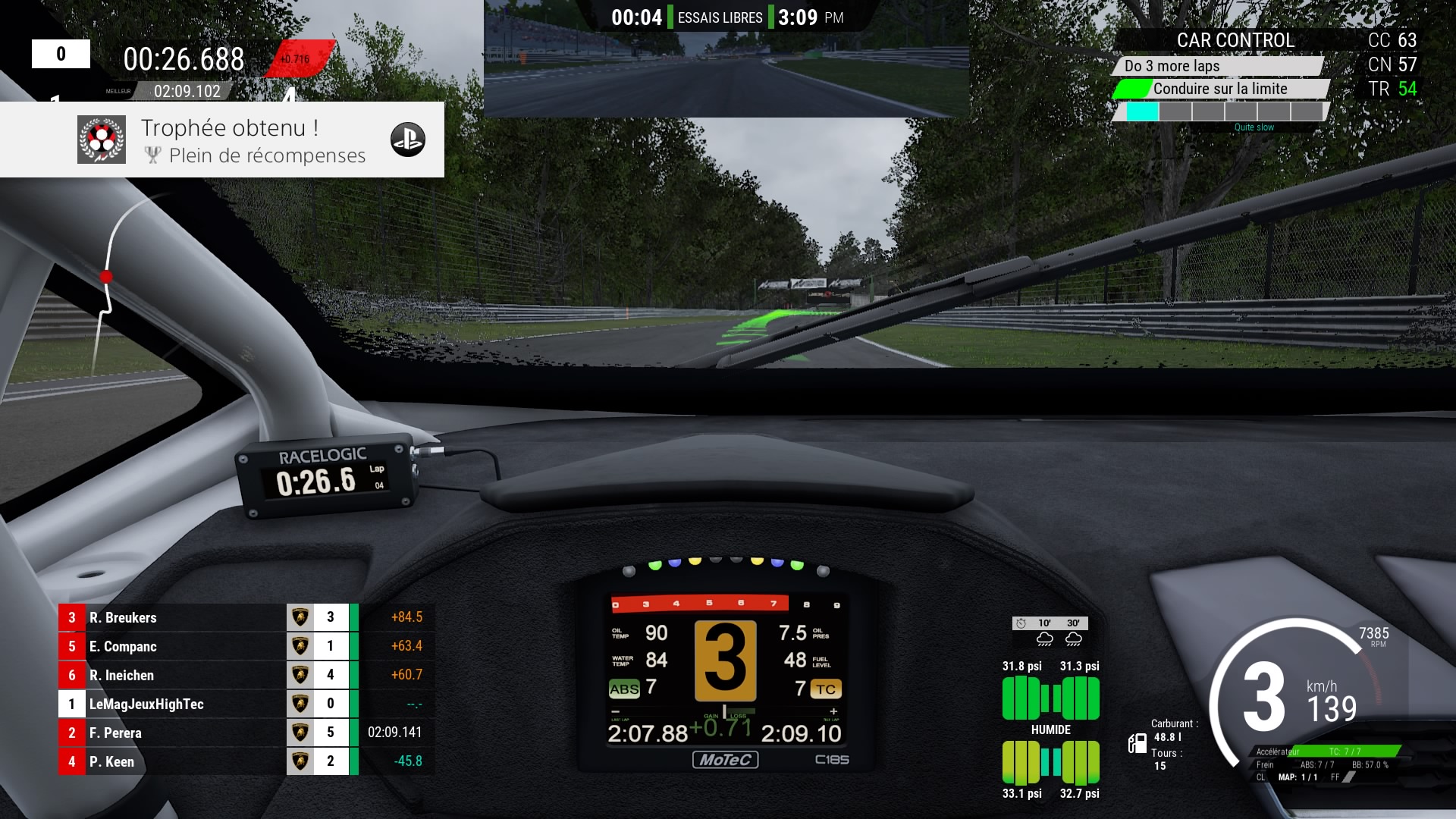Click the 30-minute weather forecast icon
The height and width of the screenshot is (819, 1456).
click(x=1074, y=639)
